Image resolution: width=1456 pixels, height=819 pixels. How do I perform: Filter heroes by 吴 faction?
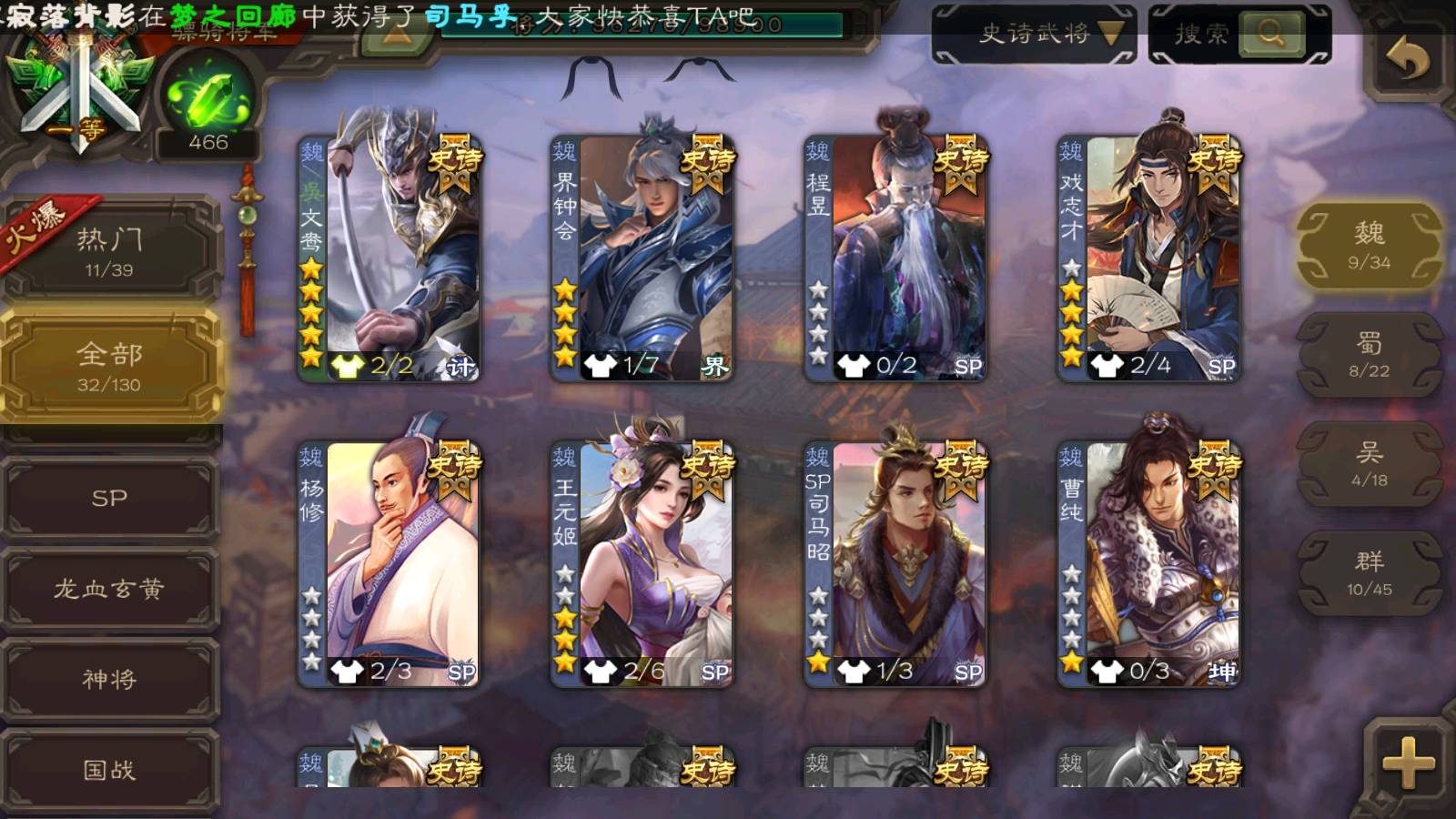[1369, 462]
